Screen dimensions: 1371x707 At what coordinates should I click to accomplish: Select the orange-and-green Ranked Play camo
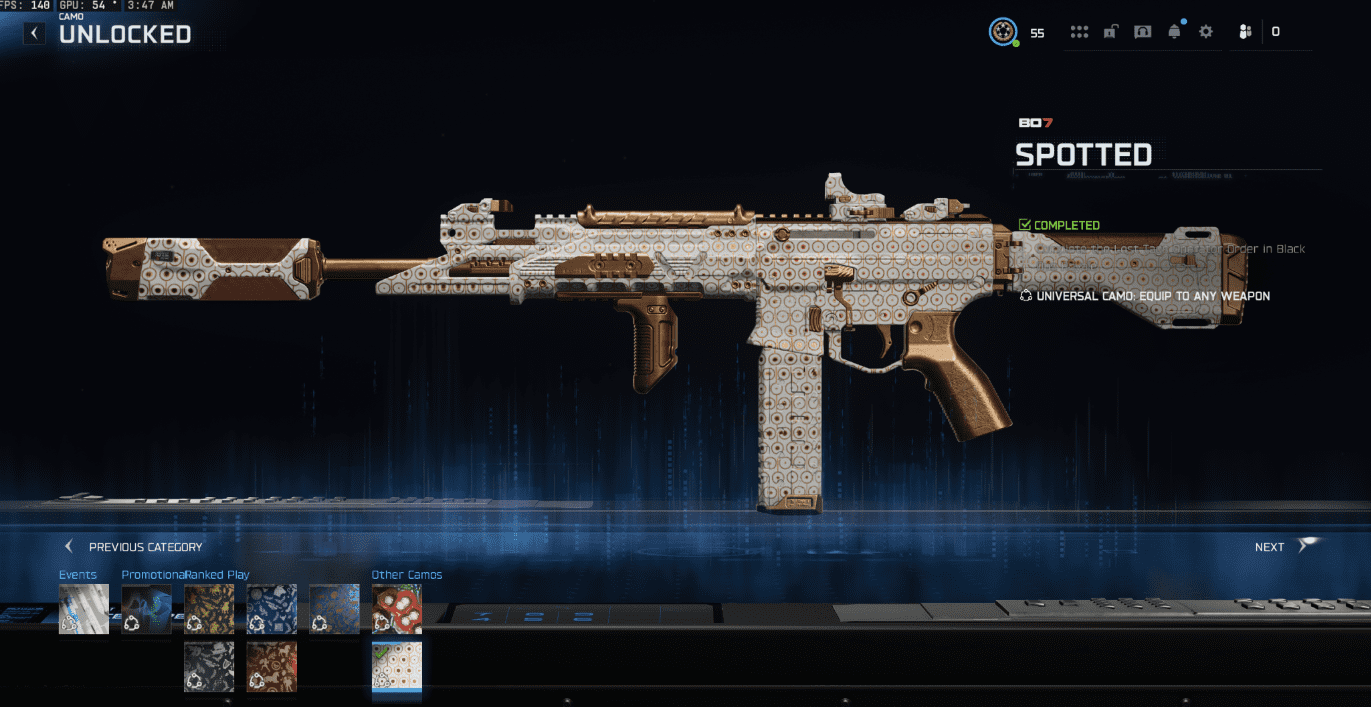pos(209,609)
